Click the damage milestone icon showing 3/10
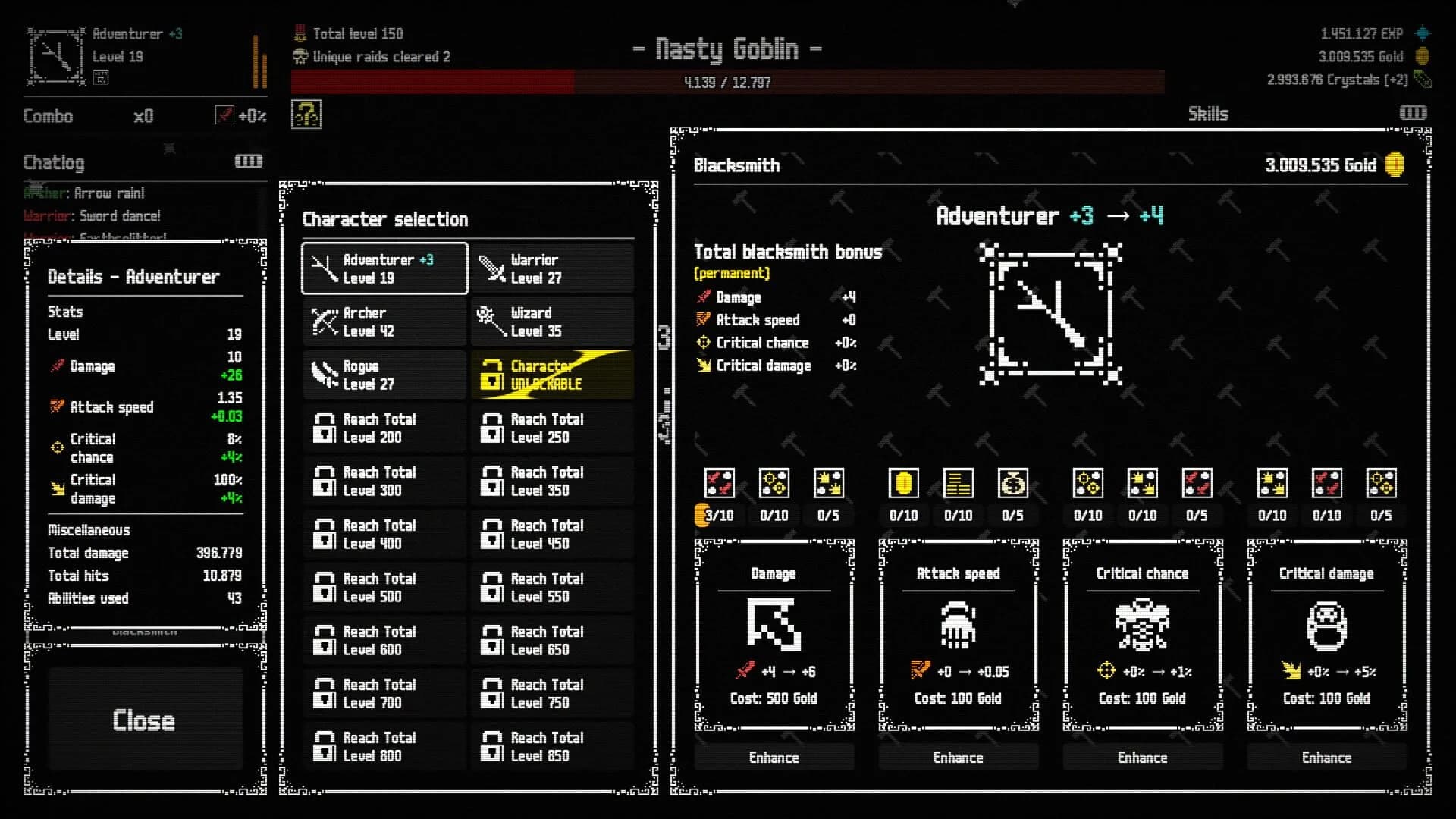Screen dimensions: 1456x819 coord(718,483)
